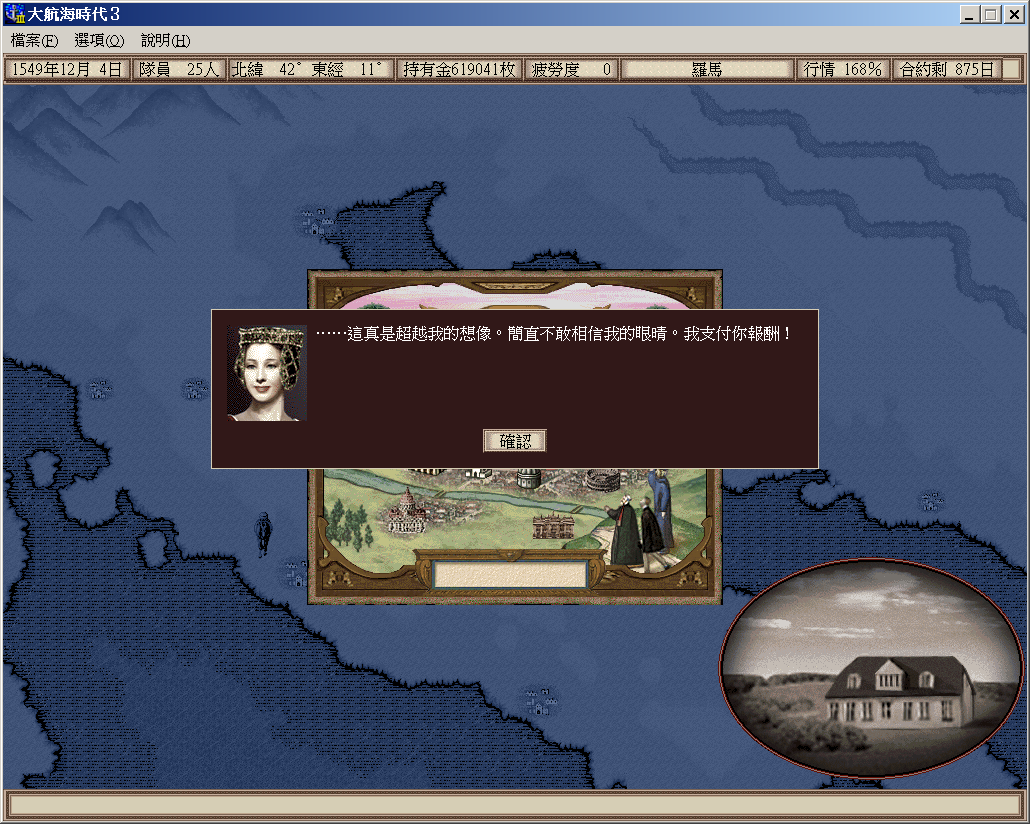Open the 檔案 (File) menu
The image size is (1030, 824).
(x=35, y=41)
